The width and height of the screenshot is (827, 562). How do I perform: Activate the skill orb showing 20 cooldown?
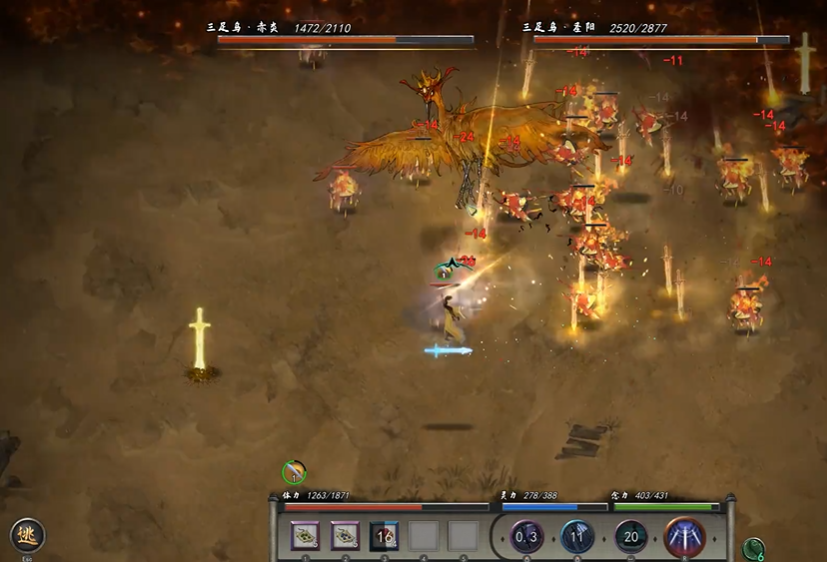pyautogui.click(x=631, y=537)
